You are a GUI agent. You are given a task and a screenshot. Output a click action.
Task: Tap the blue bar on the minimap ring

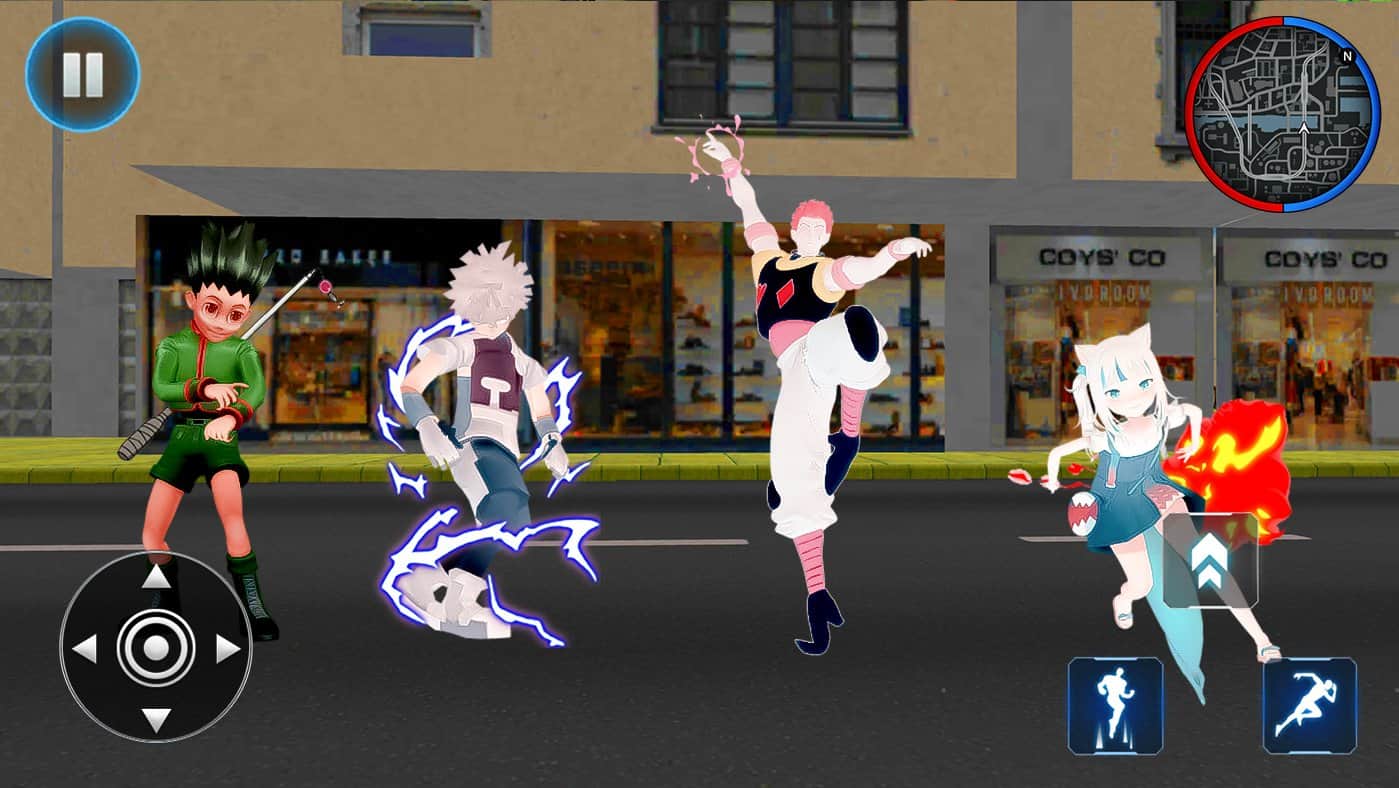1374,112
